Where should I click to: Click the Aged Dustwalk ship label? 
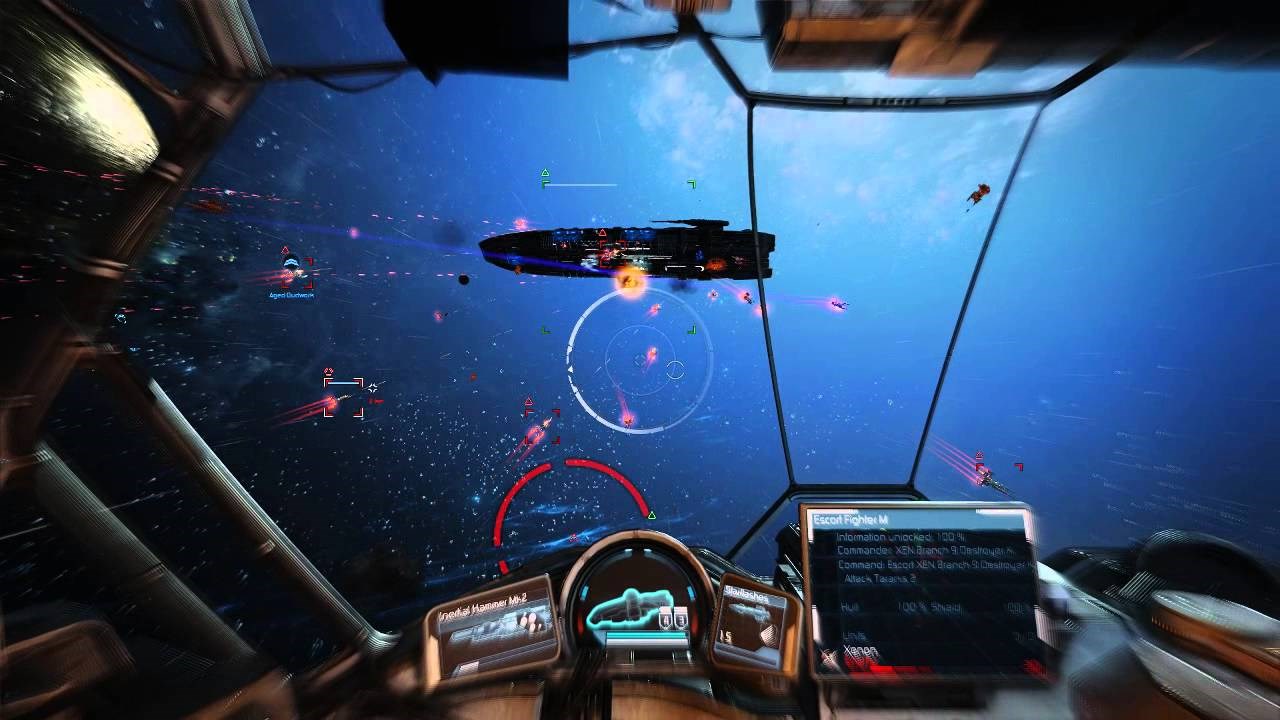(x=290, y=296)
